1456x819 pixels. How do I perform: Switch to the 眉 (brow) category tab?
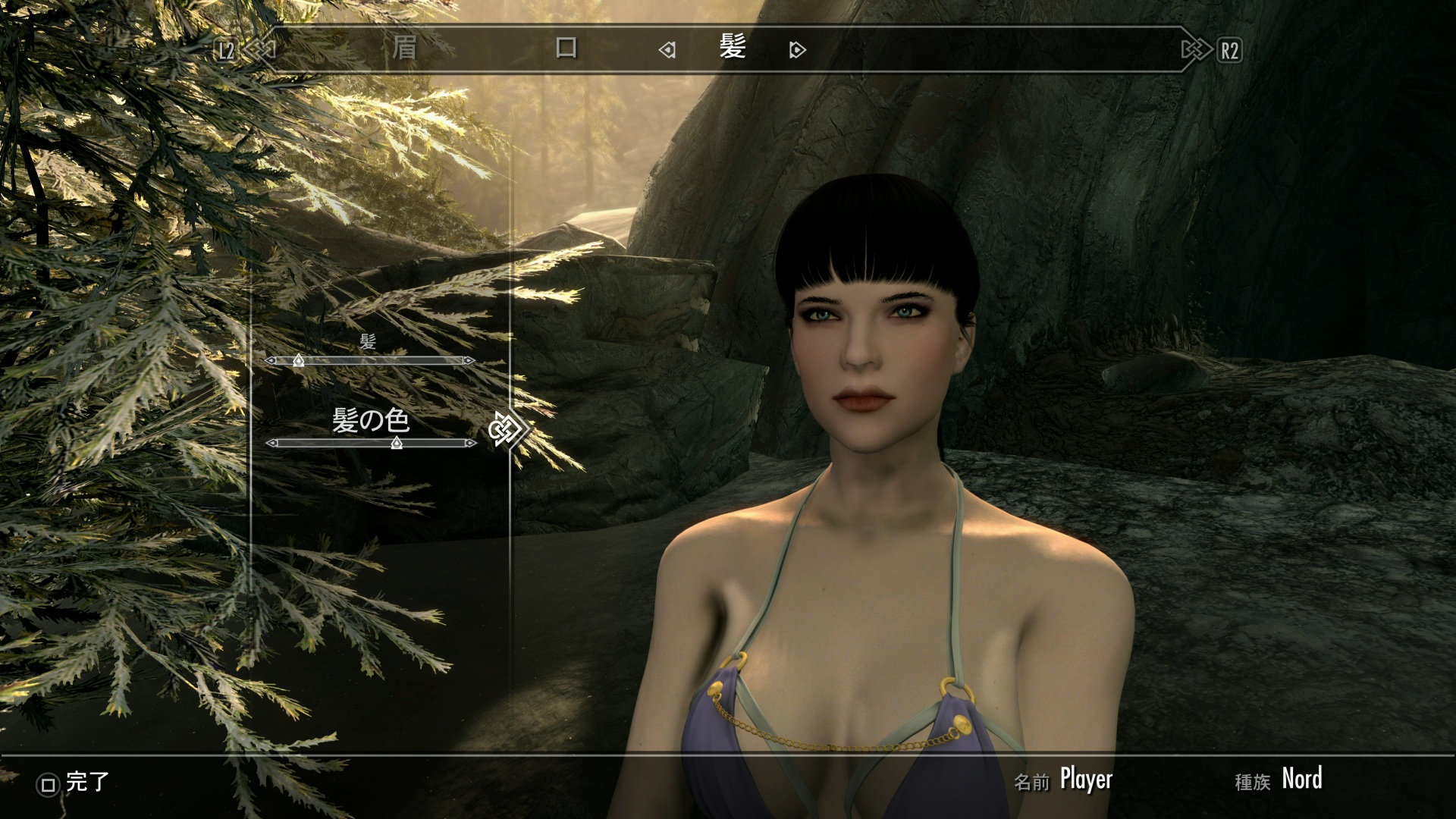pos(404,49)
